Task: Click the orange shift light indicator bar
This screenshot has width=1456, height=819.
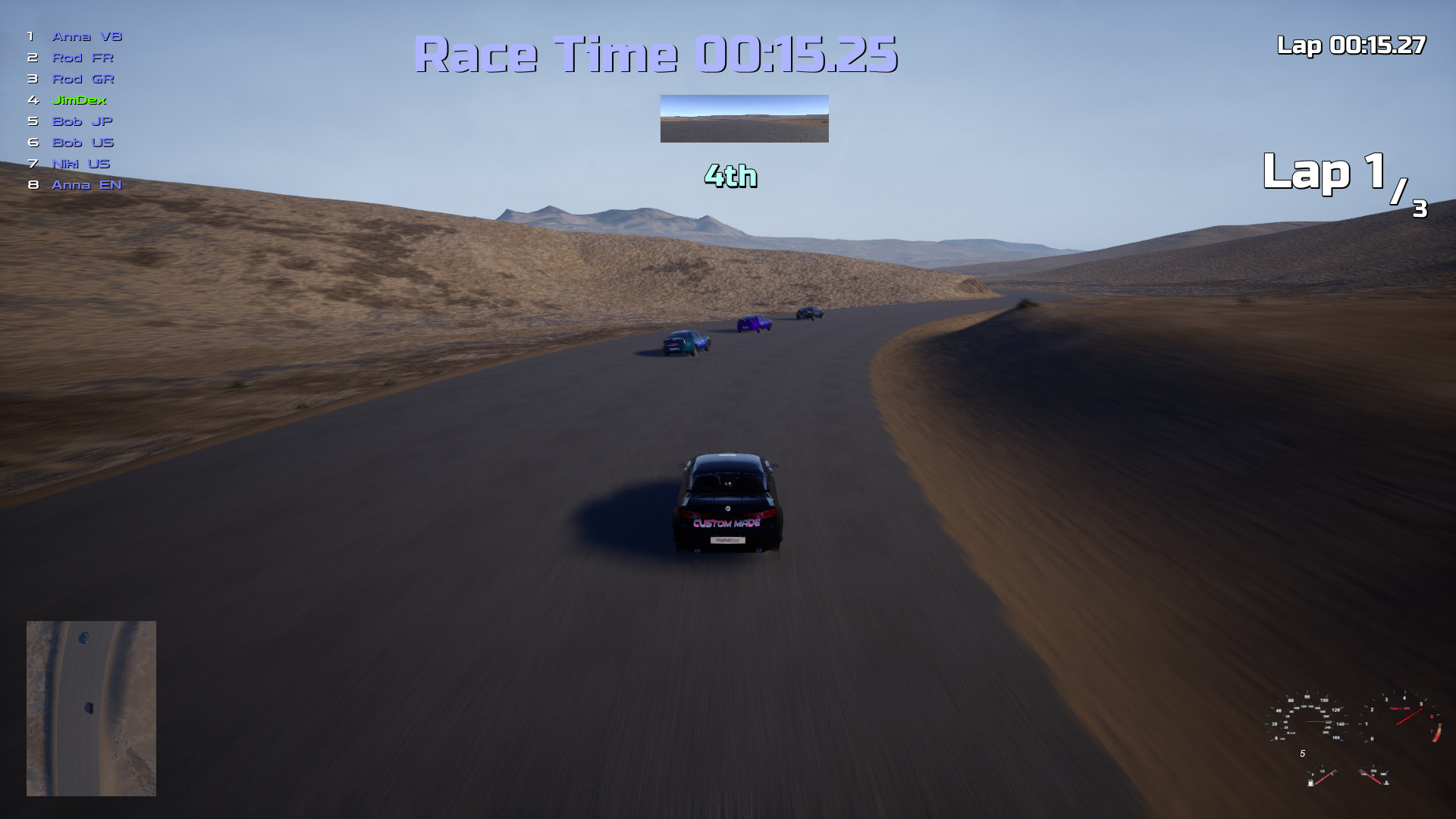Action: [1437, 732]
